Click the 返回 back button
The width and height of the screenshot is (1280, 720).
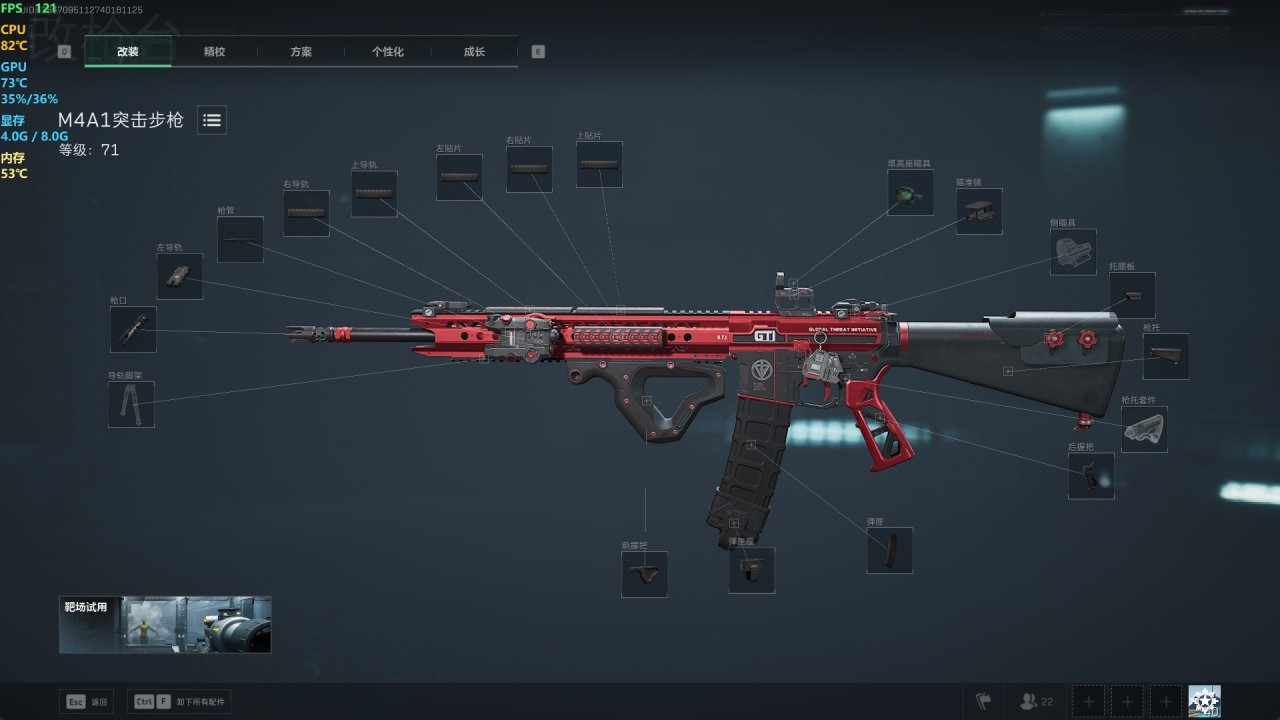[87, 702]
